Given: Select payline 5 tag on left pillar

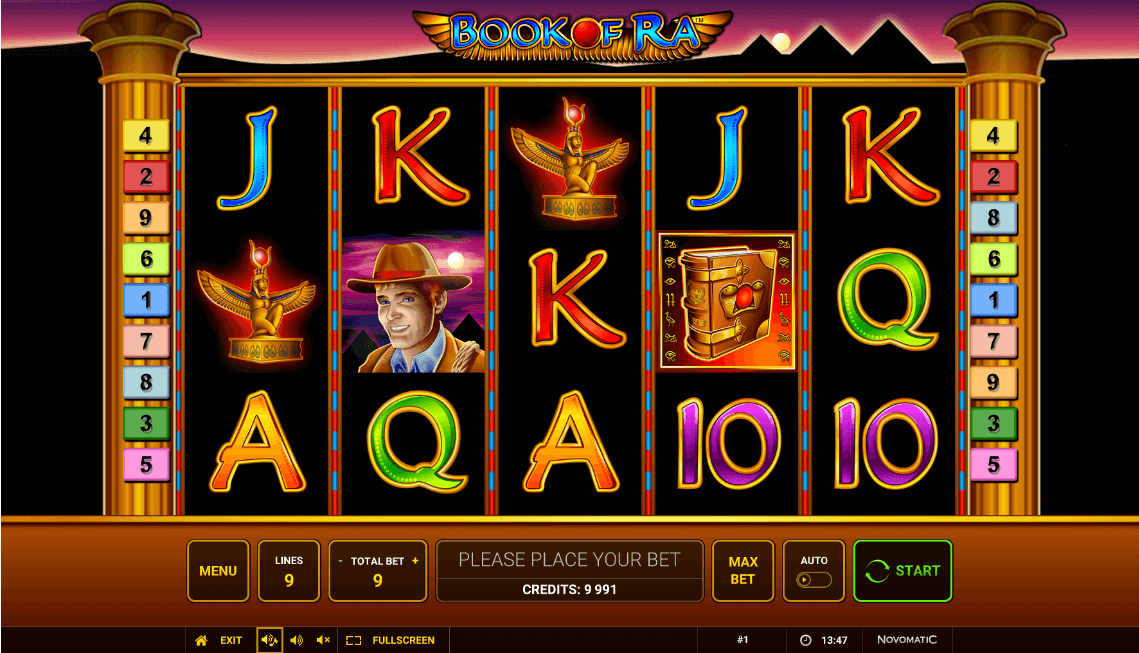Looking at the screenshot, I should pyautogui.click(x=146, y=465).
